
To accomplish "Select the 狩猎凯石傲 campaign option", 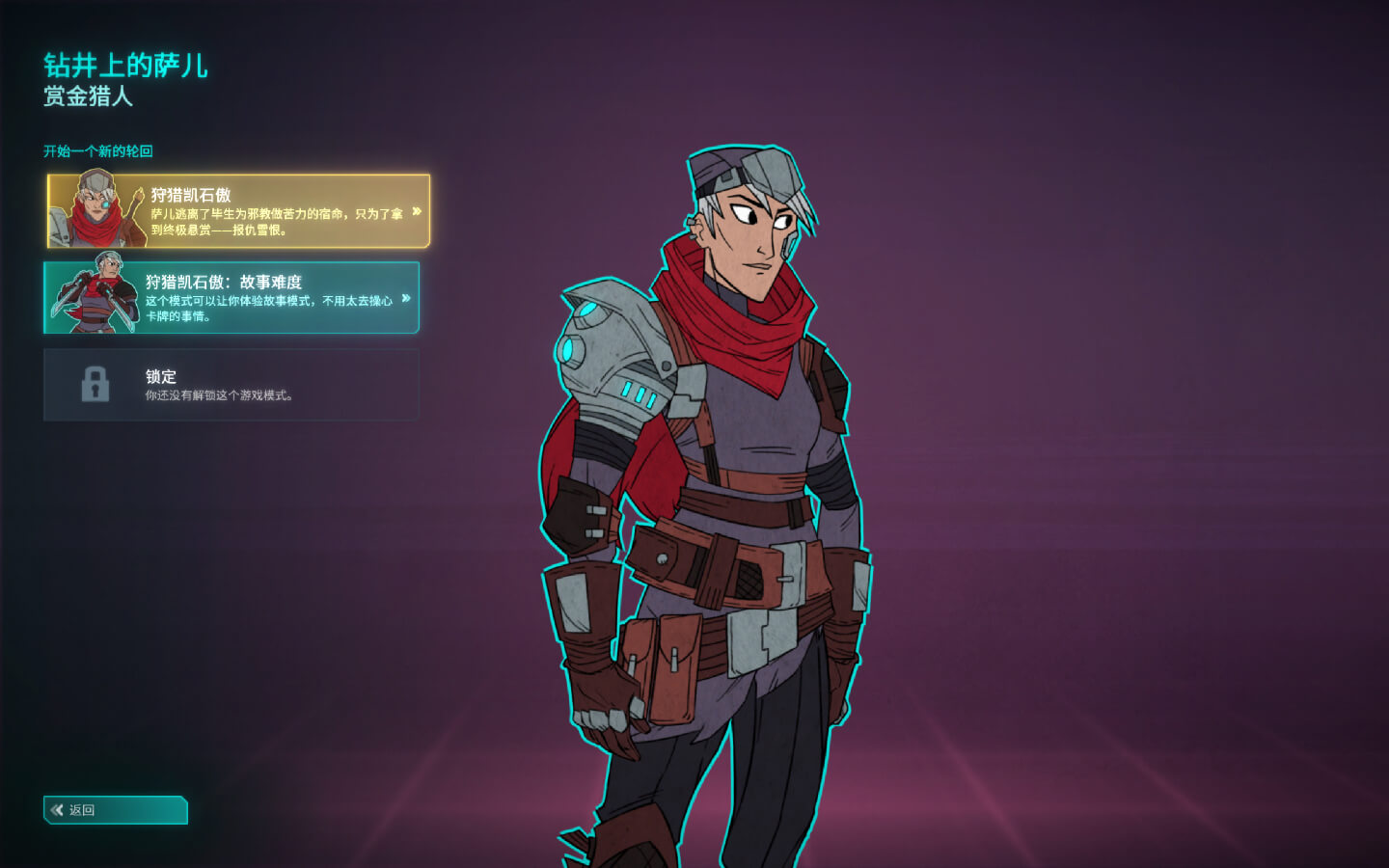I will [x=238, y=211].
